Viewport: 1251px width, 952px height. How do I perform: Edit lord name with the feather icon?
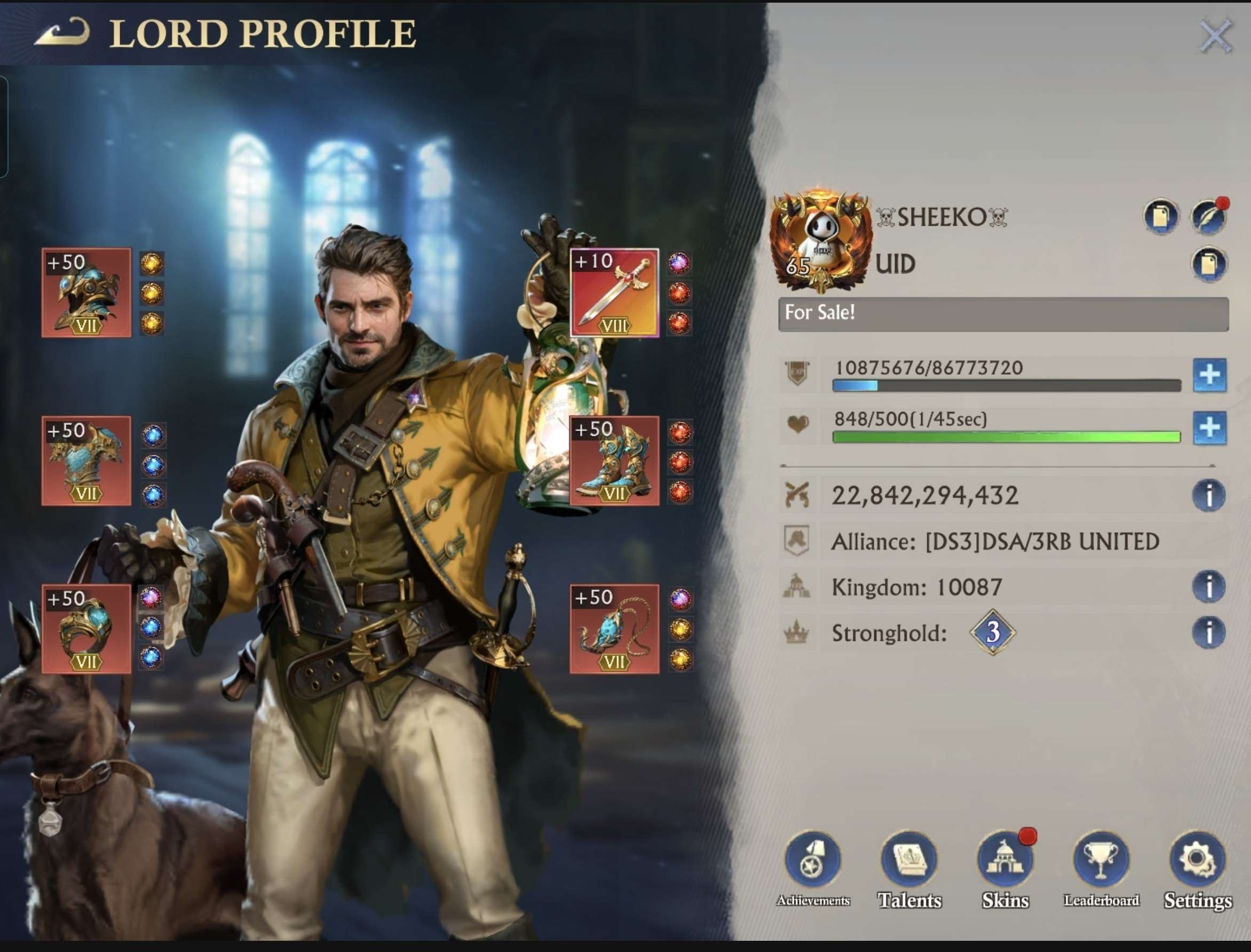(1210, 216)
